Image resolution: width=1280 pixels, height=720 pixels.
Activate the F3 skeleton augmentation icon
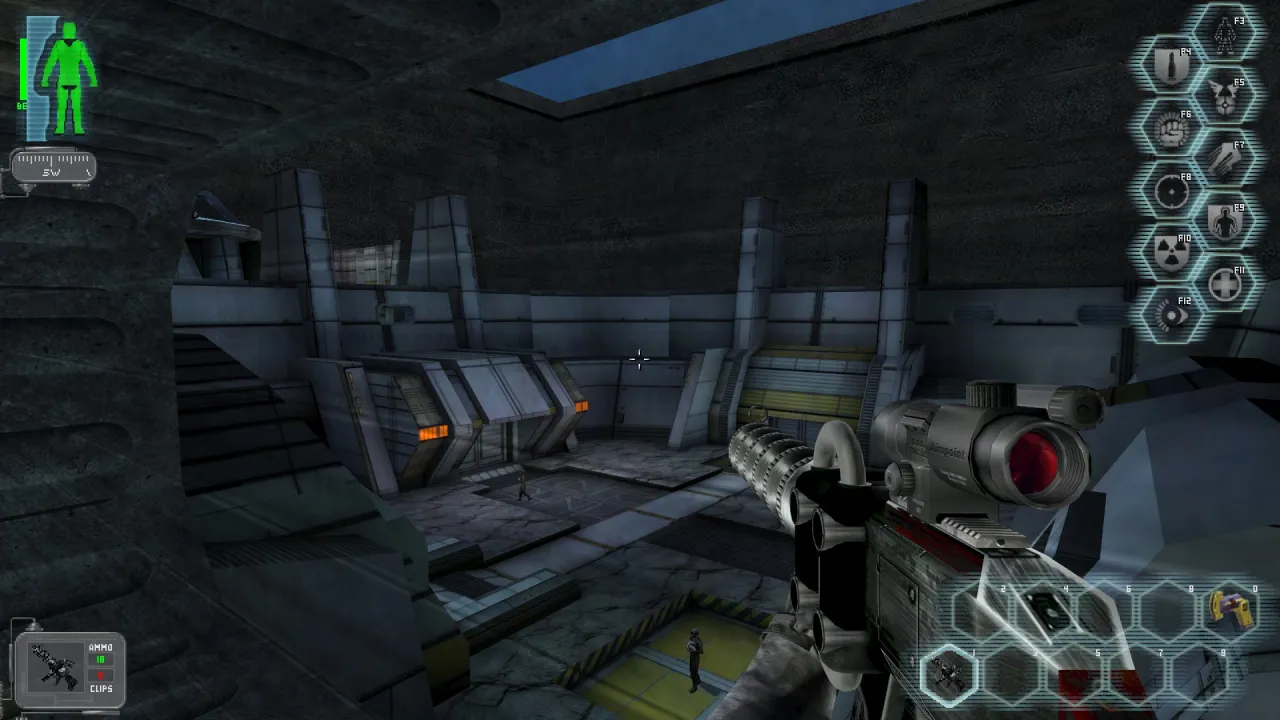[x=1224, y=33]
